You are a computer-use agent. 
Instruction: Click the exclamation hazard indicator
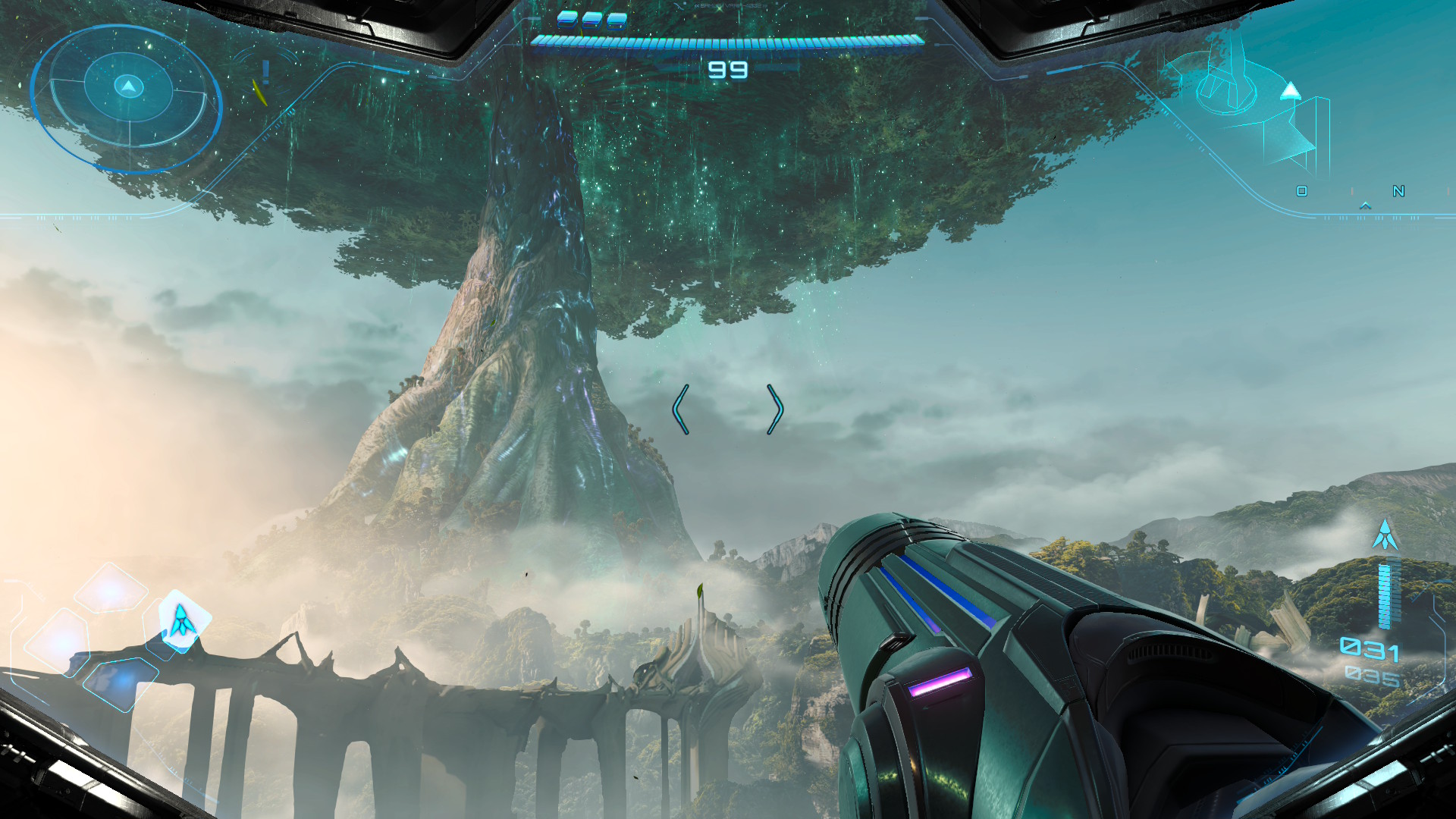265,72
